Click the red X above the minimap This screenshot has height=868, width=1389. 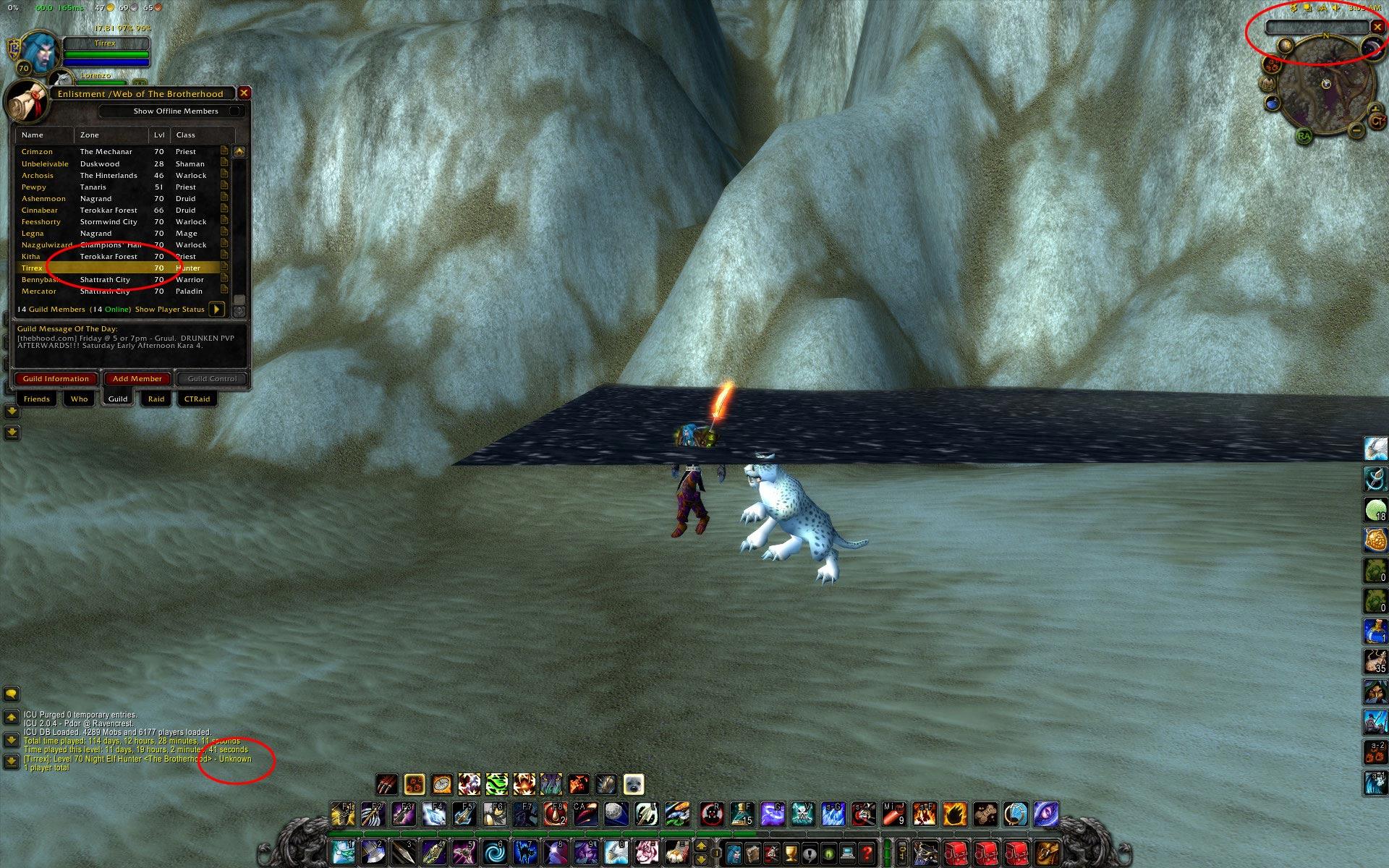(x=1377, y=27)
